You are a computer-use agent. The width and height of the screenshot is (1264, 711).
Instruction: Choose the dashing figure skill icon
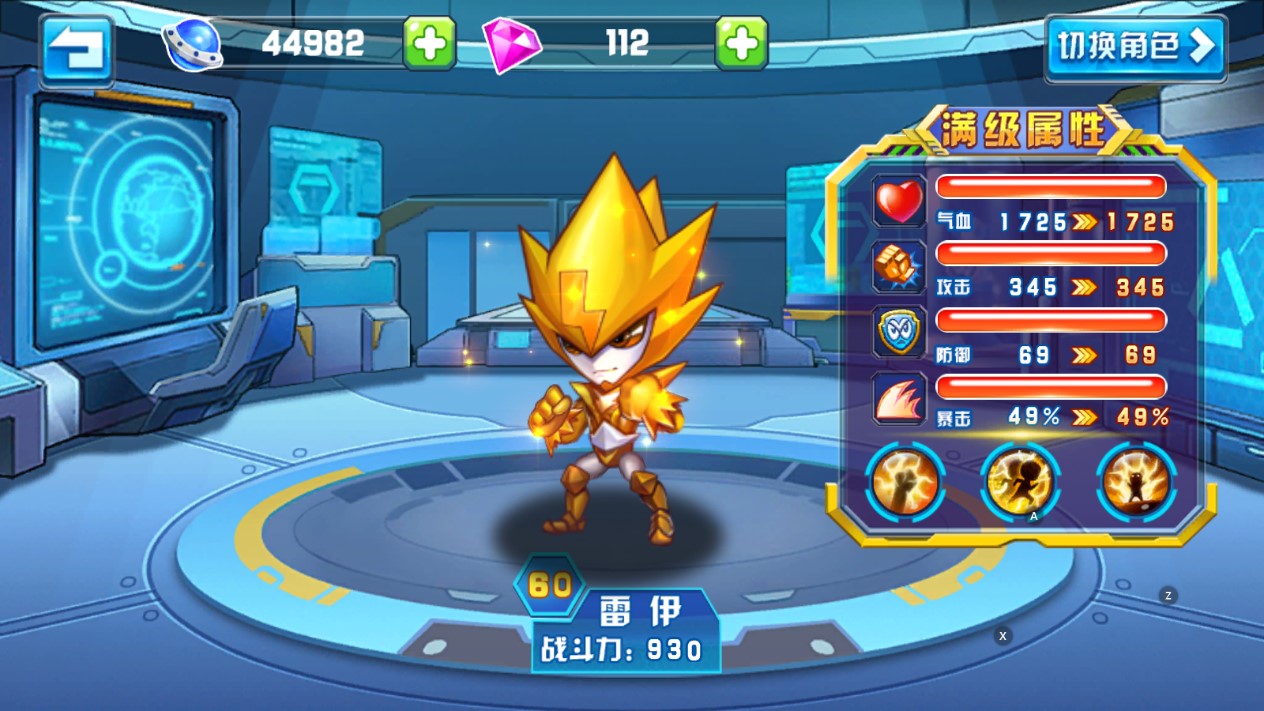[1020, 482]
